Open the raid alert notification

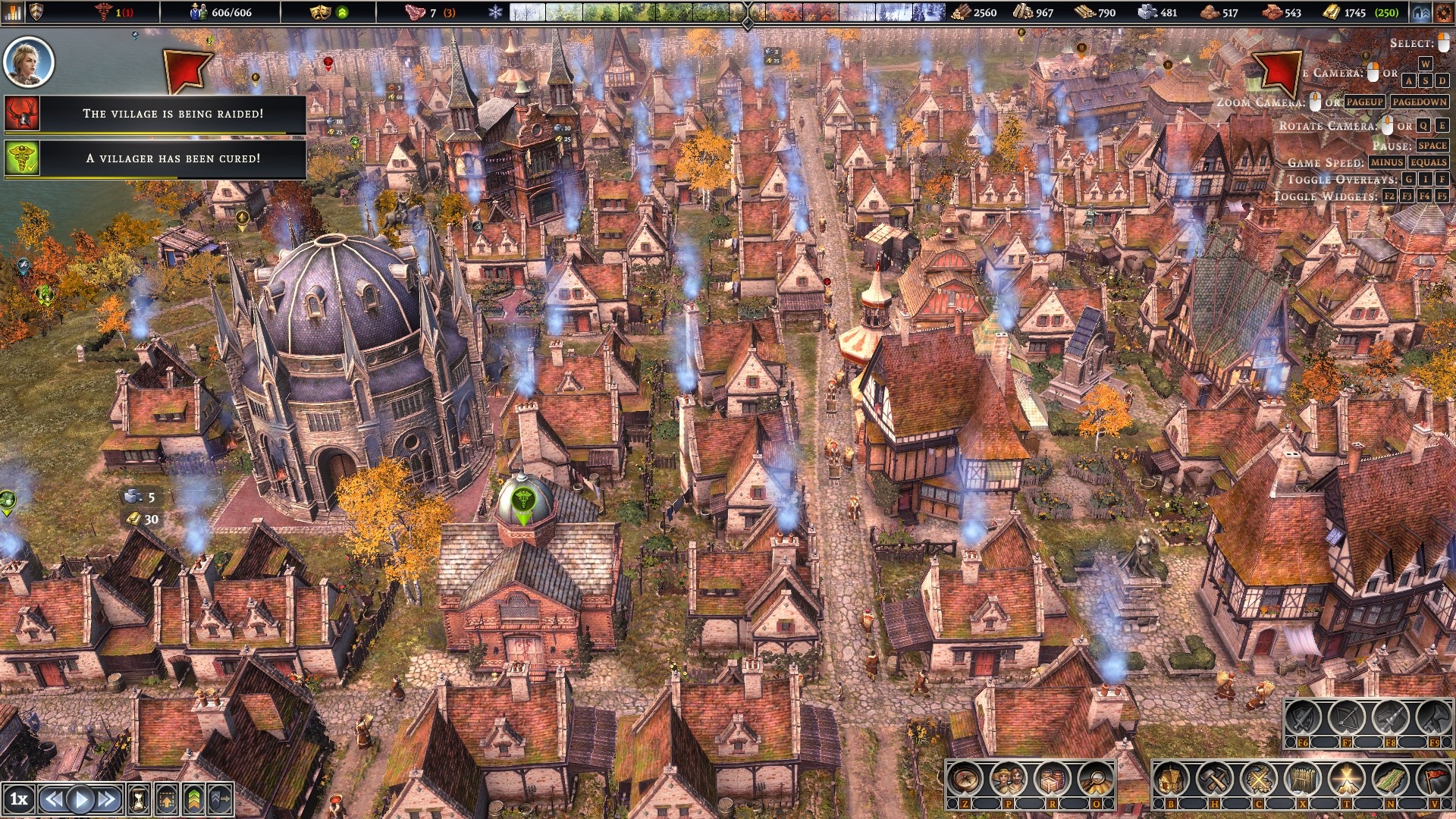pyautogui.click(x=172, y=114)
